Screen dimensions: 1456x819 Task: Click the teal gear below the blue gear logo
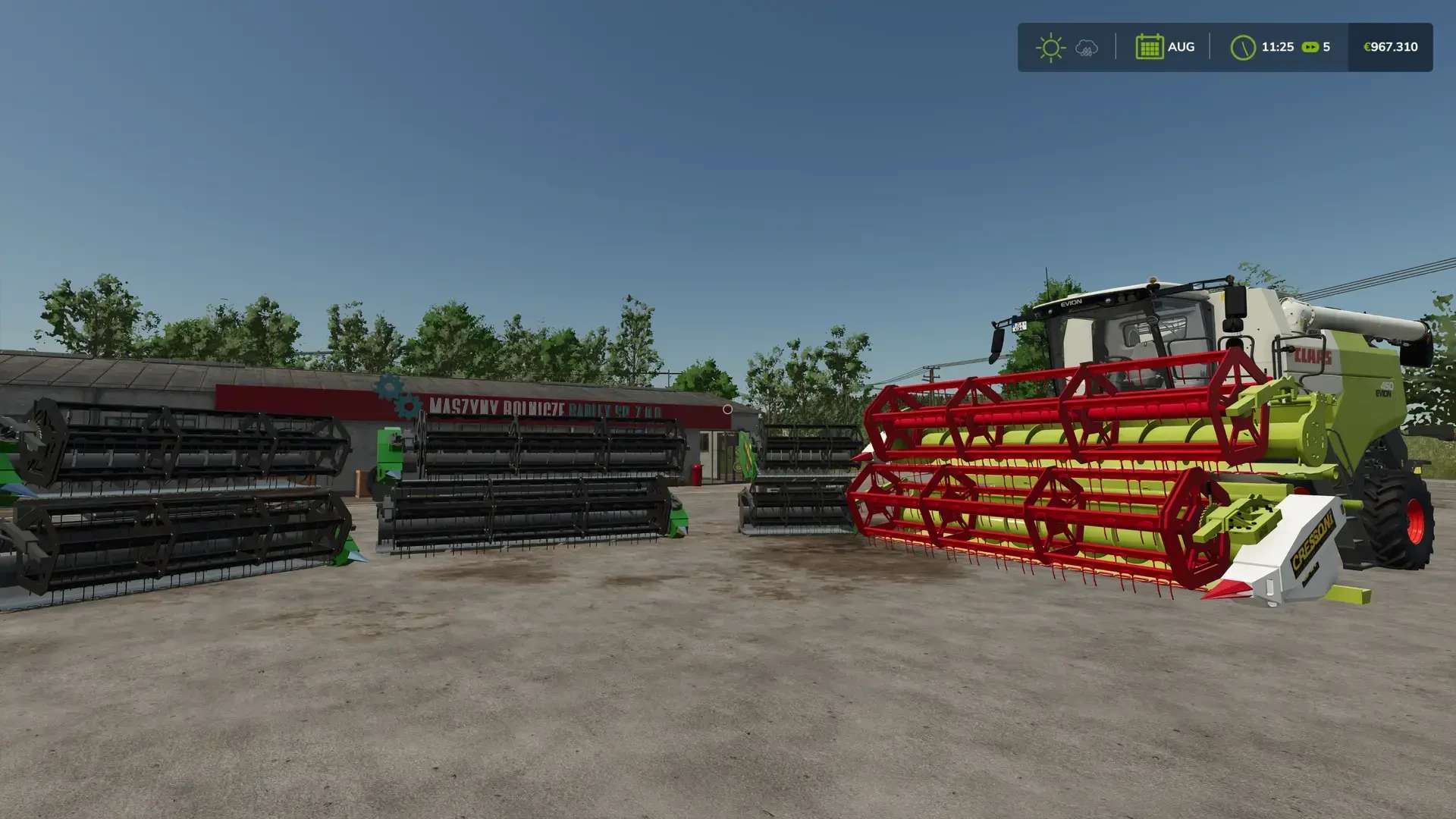click(408, 407)
